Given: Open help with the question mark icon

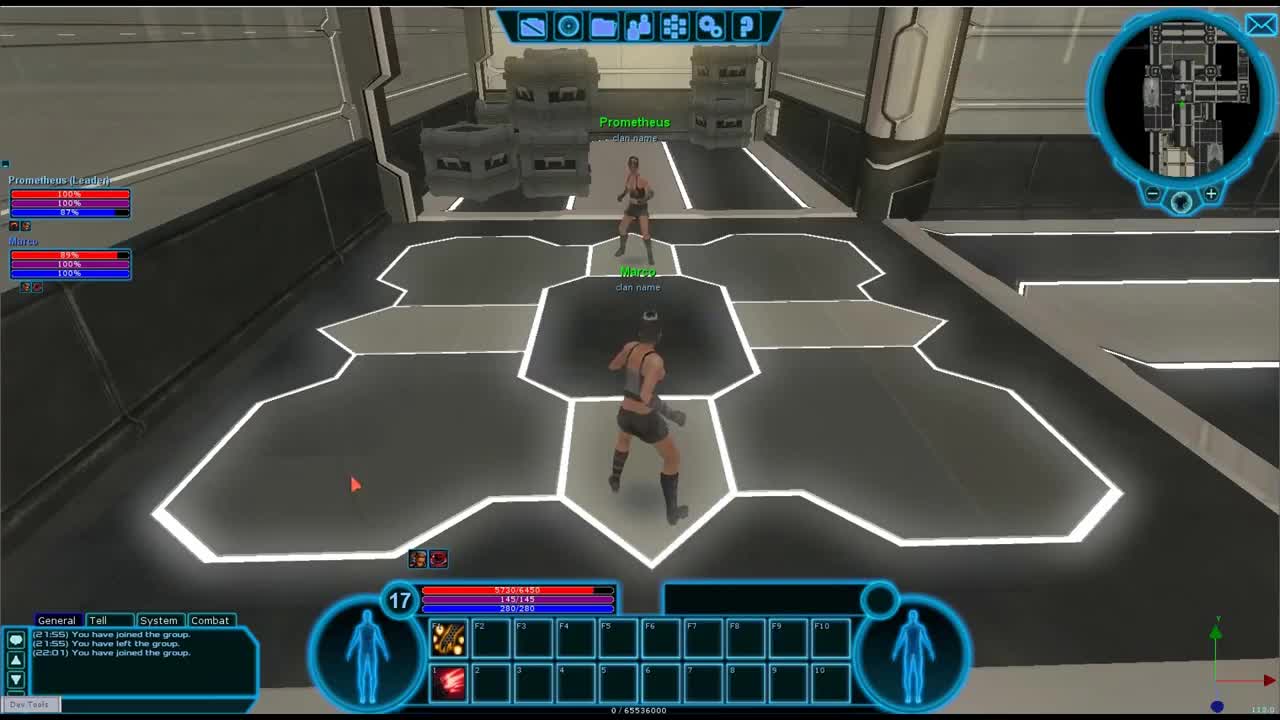Looking at the screenshot, I should tap(746, 27).
